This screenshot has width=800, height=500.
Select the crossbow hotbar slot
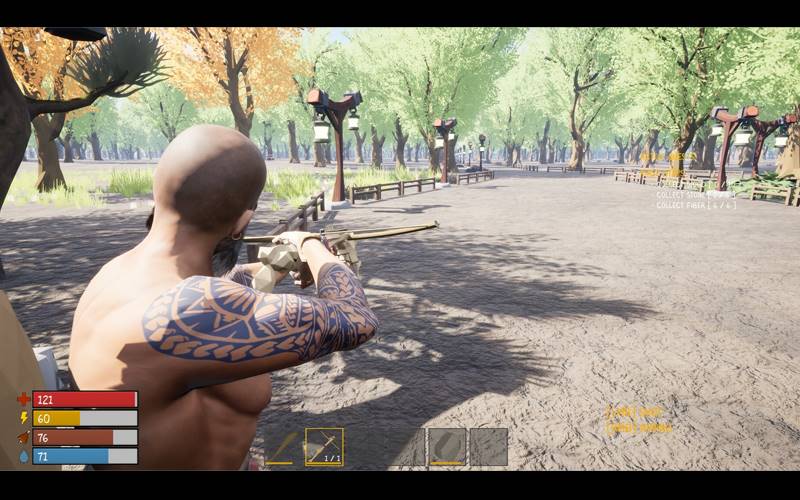pyautogui.click(x=324, y=447)
